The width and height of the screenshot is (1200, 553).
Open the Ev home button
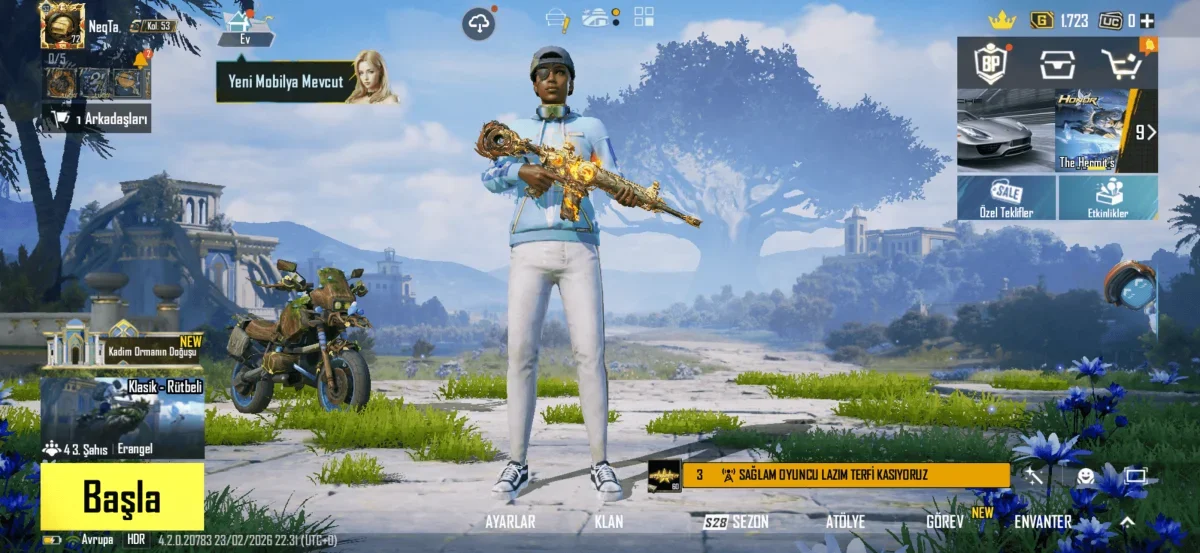[243, 28]
